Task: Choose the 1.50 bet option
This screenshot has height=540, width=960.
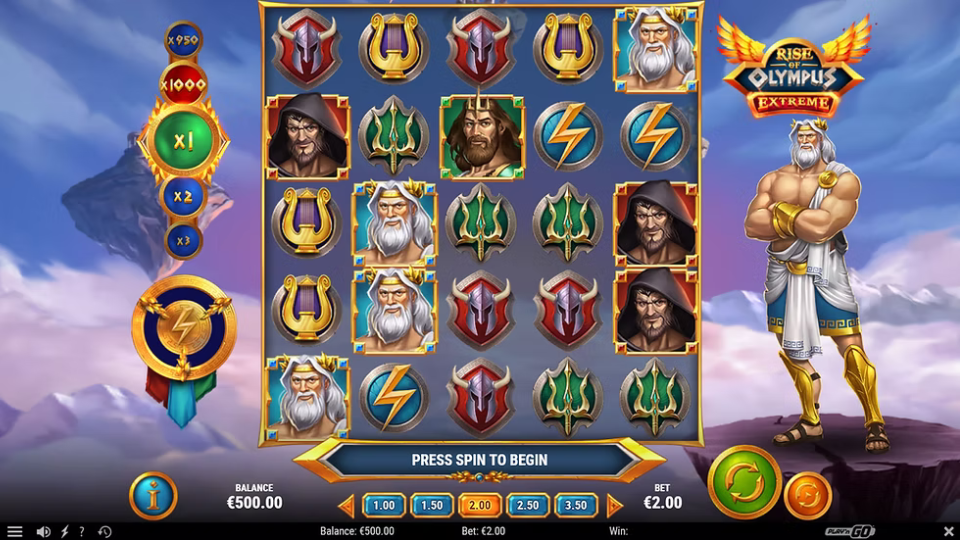Action: [x=432, y=505]
